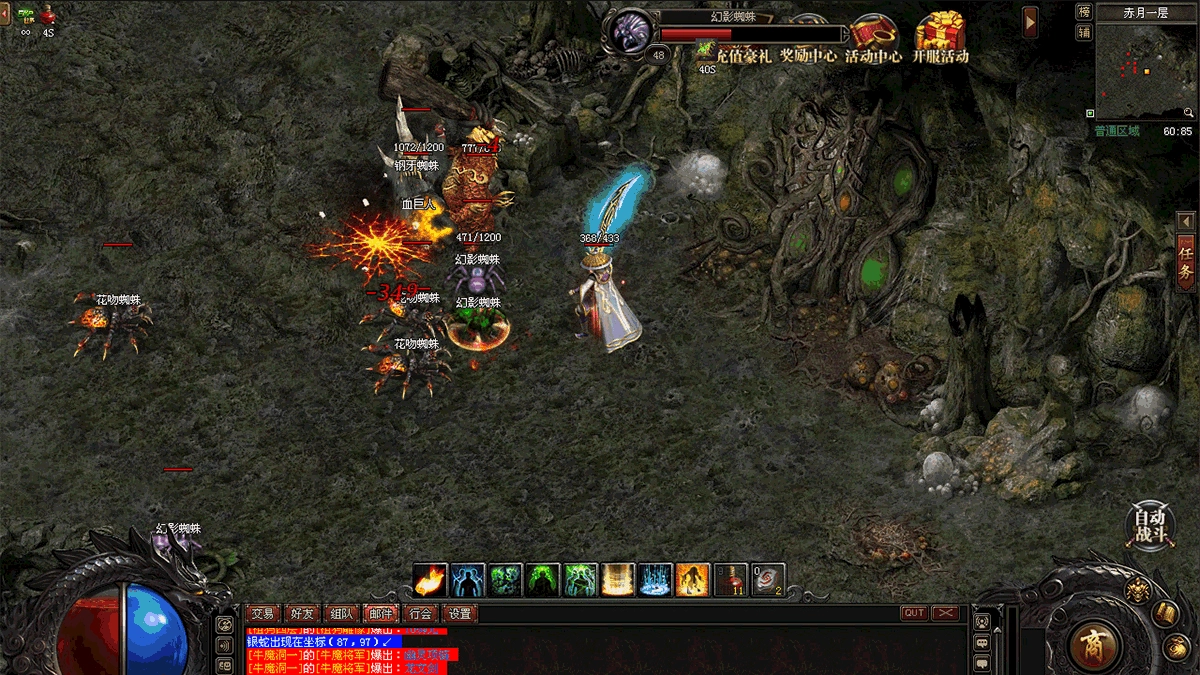Activate the fireball skill in hotbar
This screenshot has height=675, width=1200.
click(x=430, y=580)
